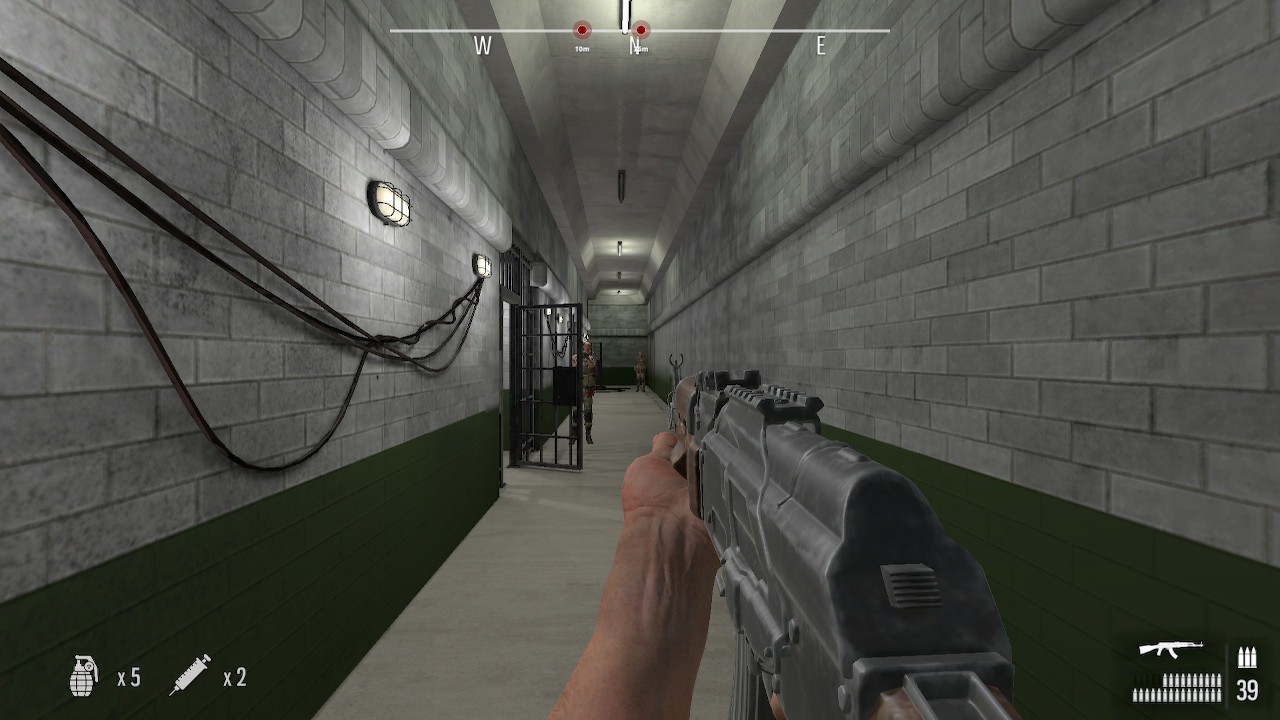1280x720 pixels.
Task: Click the 10m distance label on compass
Action: coord(582,48)
